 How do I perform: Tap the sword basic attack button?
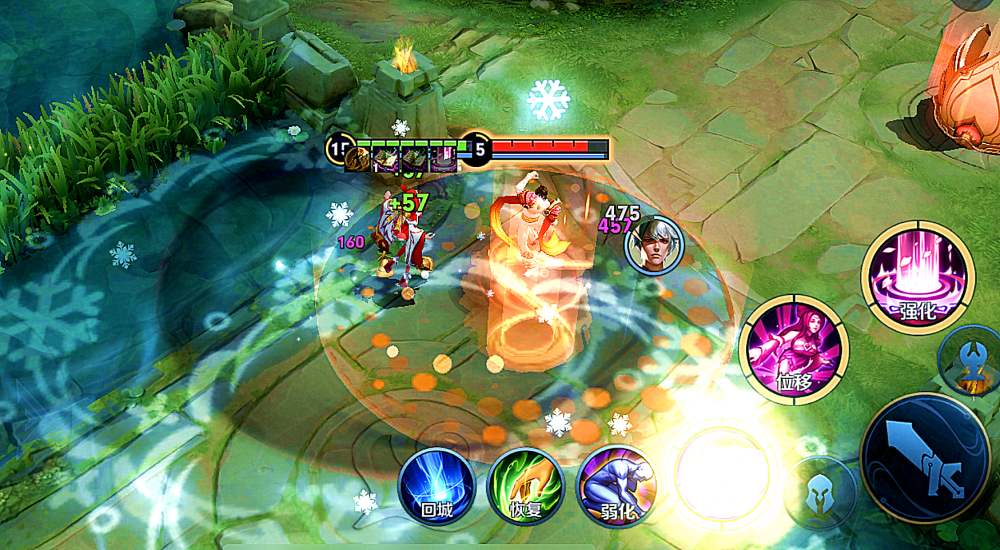(925, 458)
